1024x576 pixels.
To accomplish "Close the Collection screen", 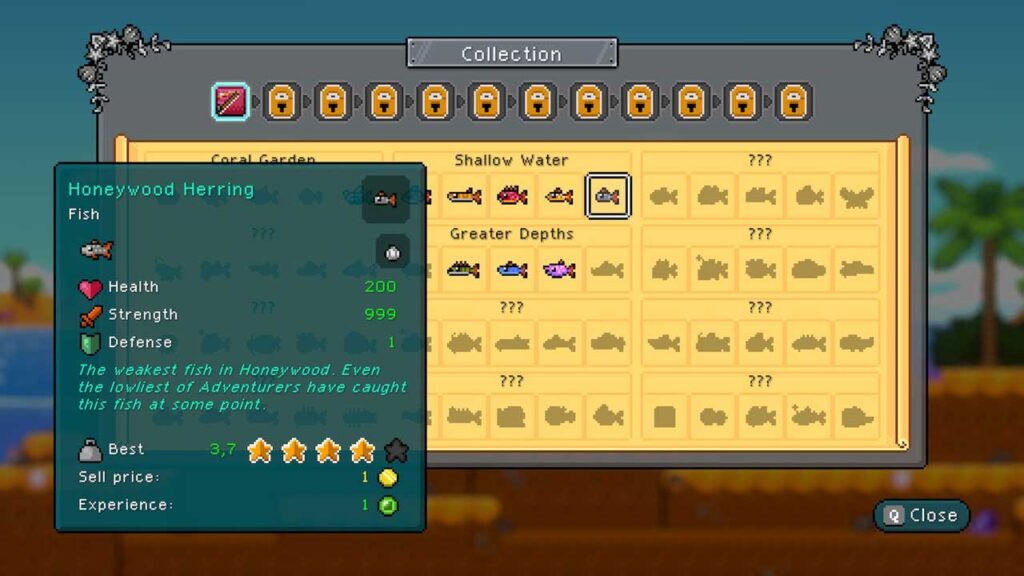I will point(921,515).
